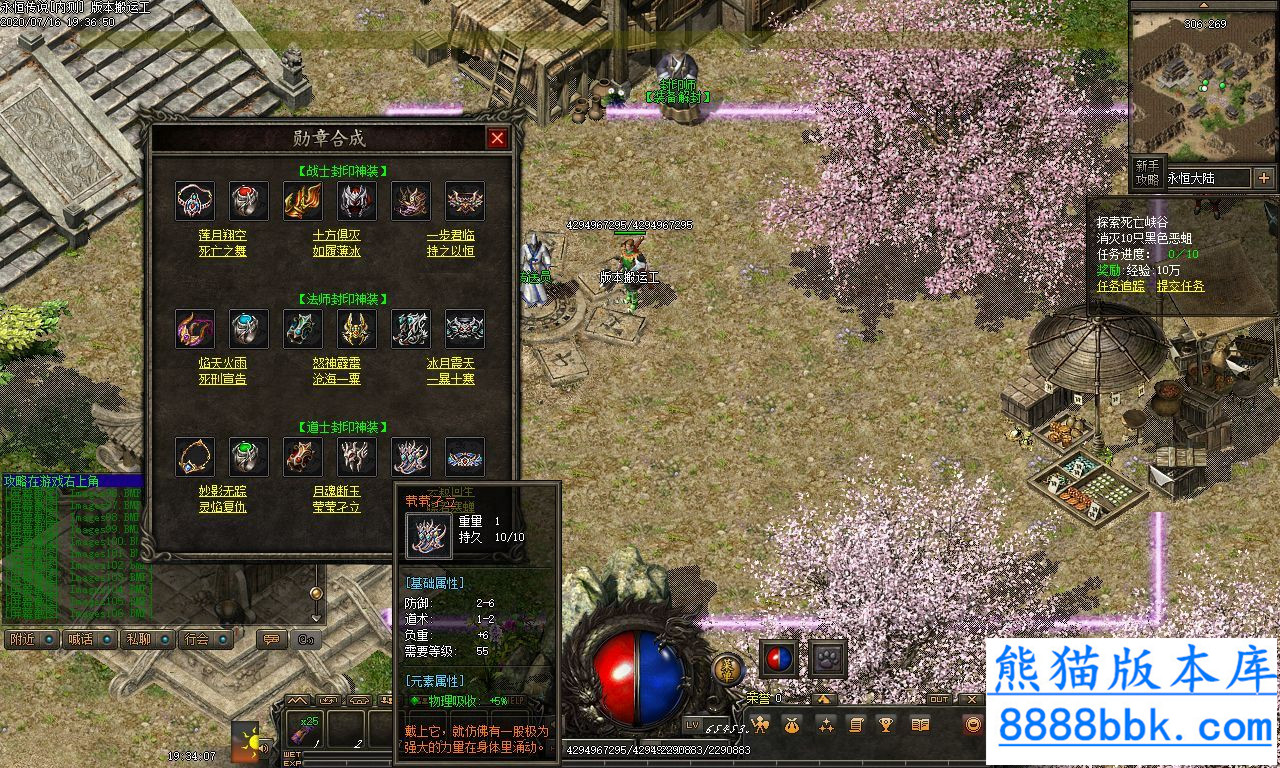Submit the quest via 提交任务
The image size is (1280, 768).
(x=1180, y=286)
